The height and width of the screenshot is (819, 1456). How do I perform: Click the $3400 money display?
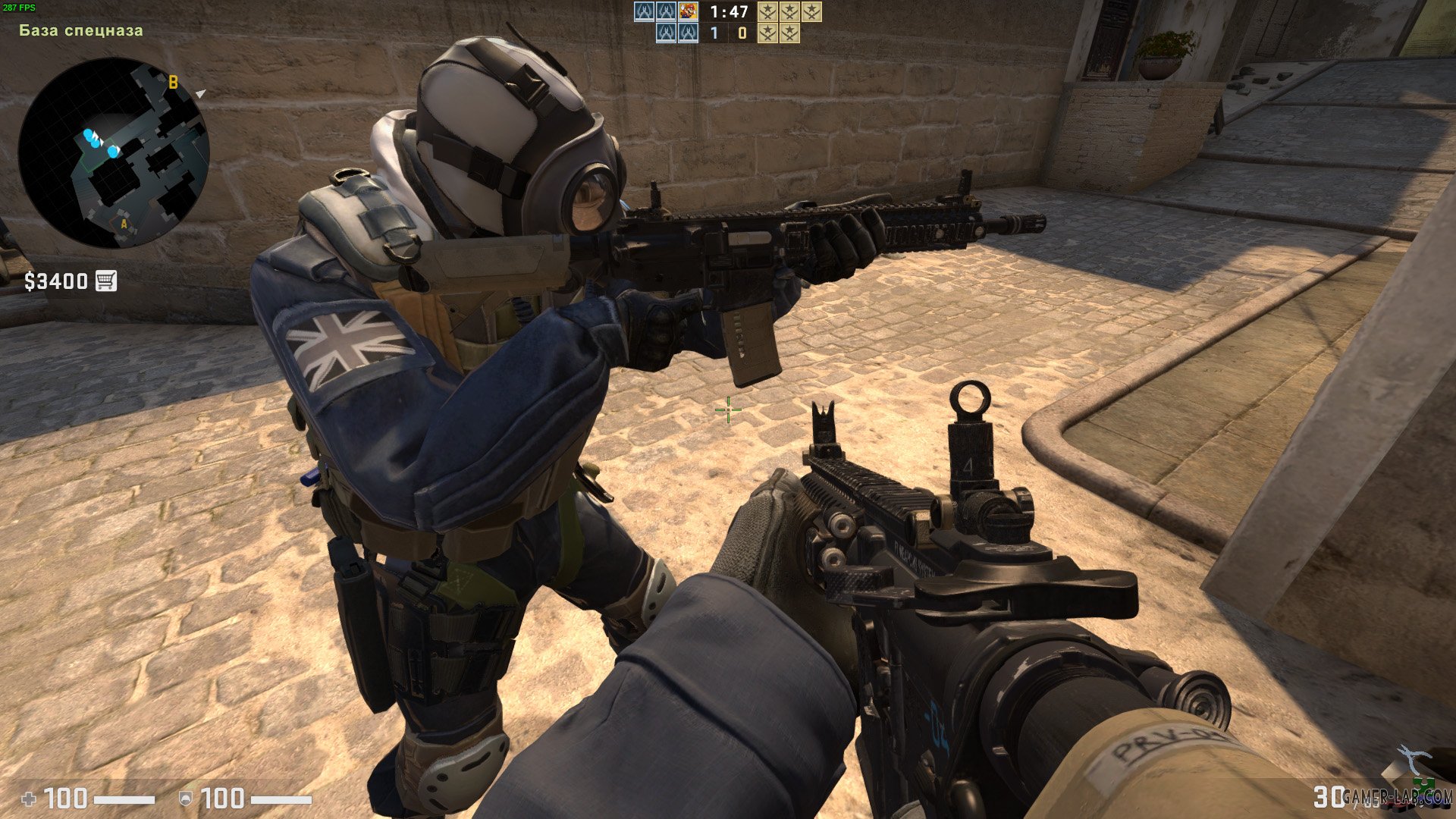[57, 280]
